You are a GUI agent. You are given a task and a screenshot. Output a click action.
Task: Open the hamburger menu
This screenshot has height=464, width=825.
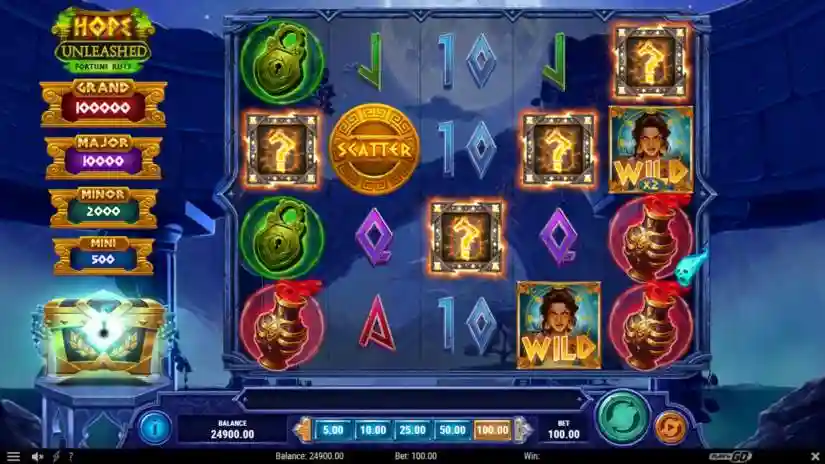pyautogui.click(x=11, y=457)
